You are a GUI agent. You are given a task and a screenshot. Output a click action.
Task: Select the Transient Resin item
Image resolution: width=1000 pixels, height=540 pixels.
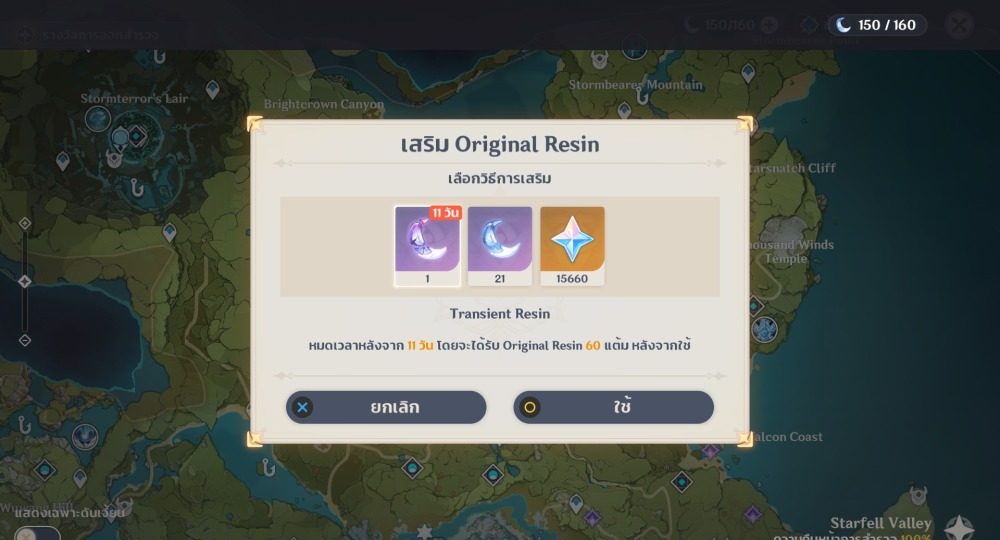point(427,246)
